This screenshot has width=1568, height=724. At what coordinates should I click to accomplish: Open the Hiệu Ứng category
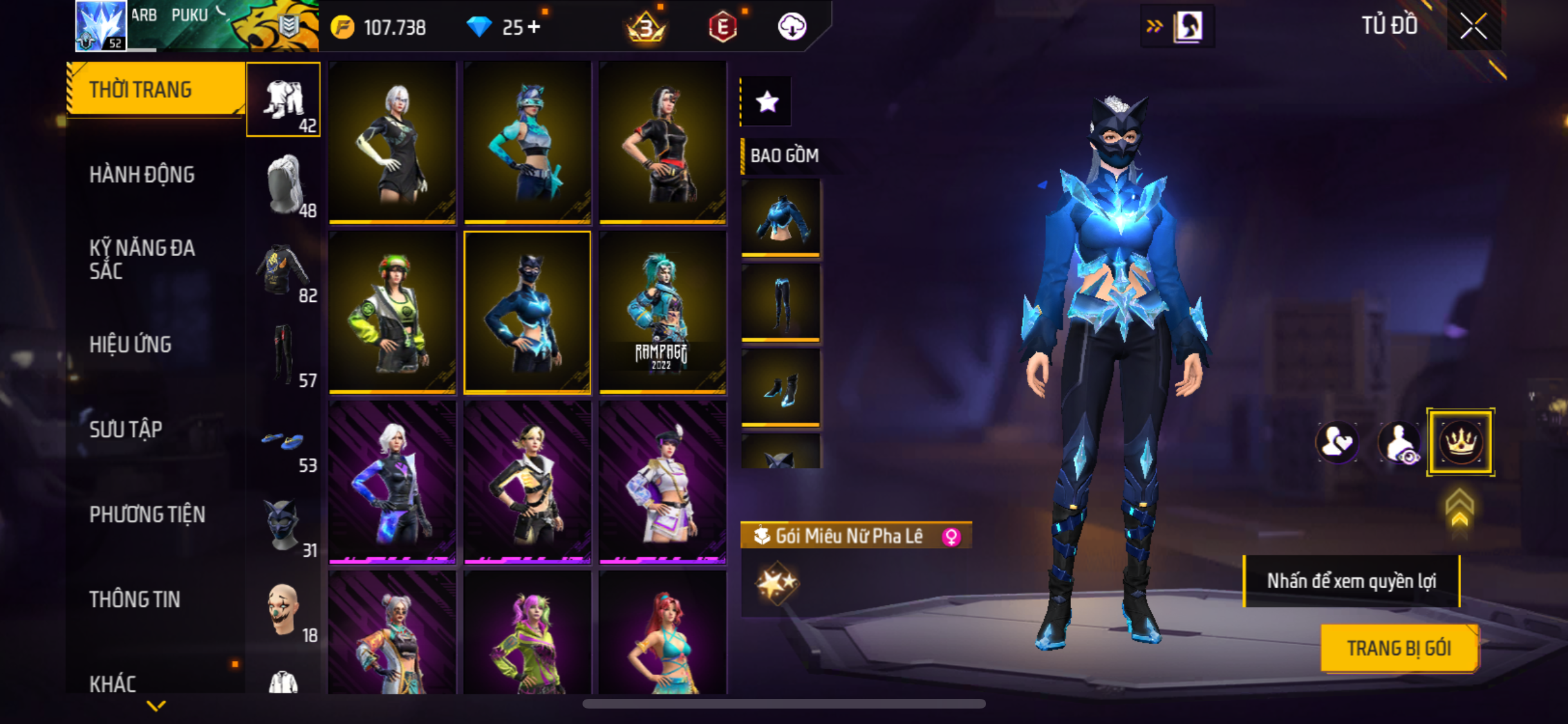130,344
